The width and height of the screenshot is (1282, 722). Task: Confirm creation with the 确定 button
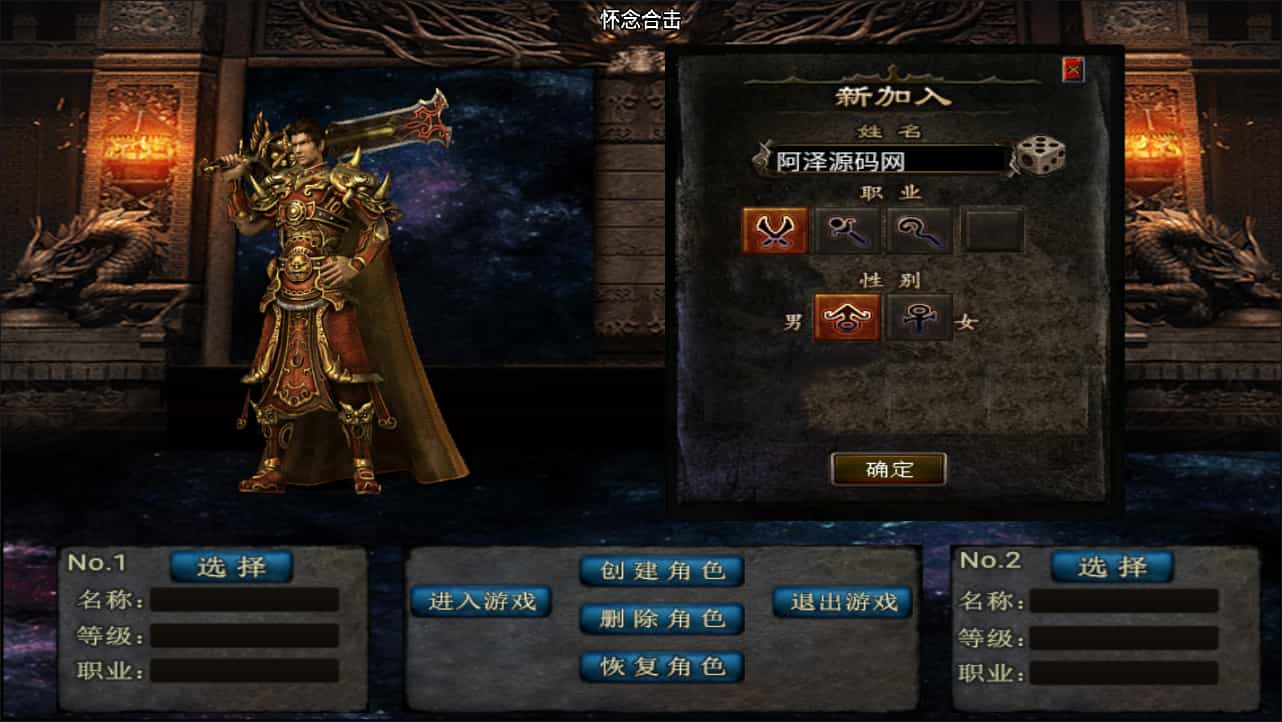(890, 470)
